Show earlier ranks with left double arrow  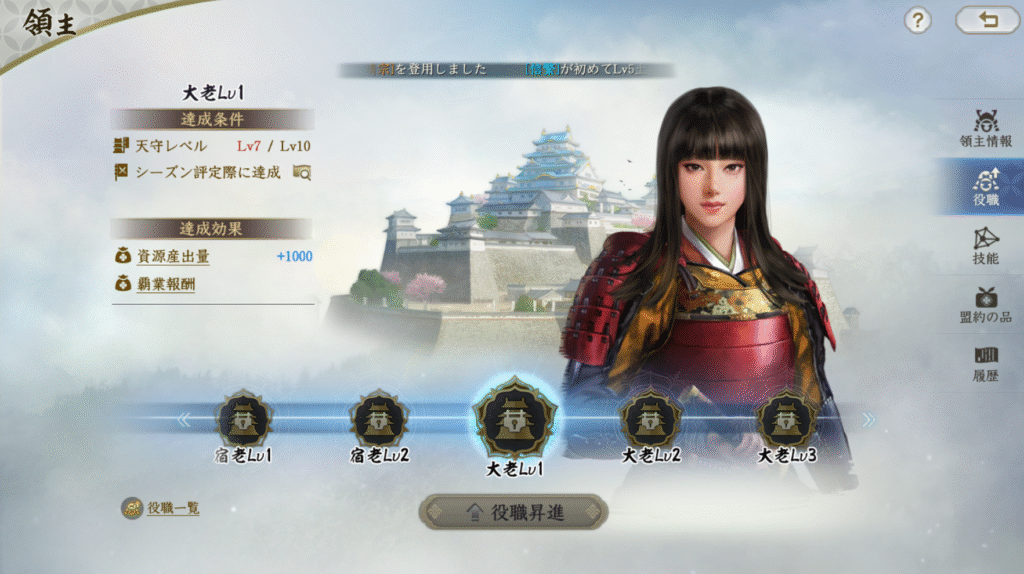coord(183,419)
